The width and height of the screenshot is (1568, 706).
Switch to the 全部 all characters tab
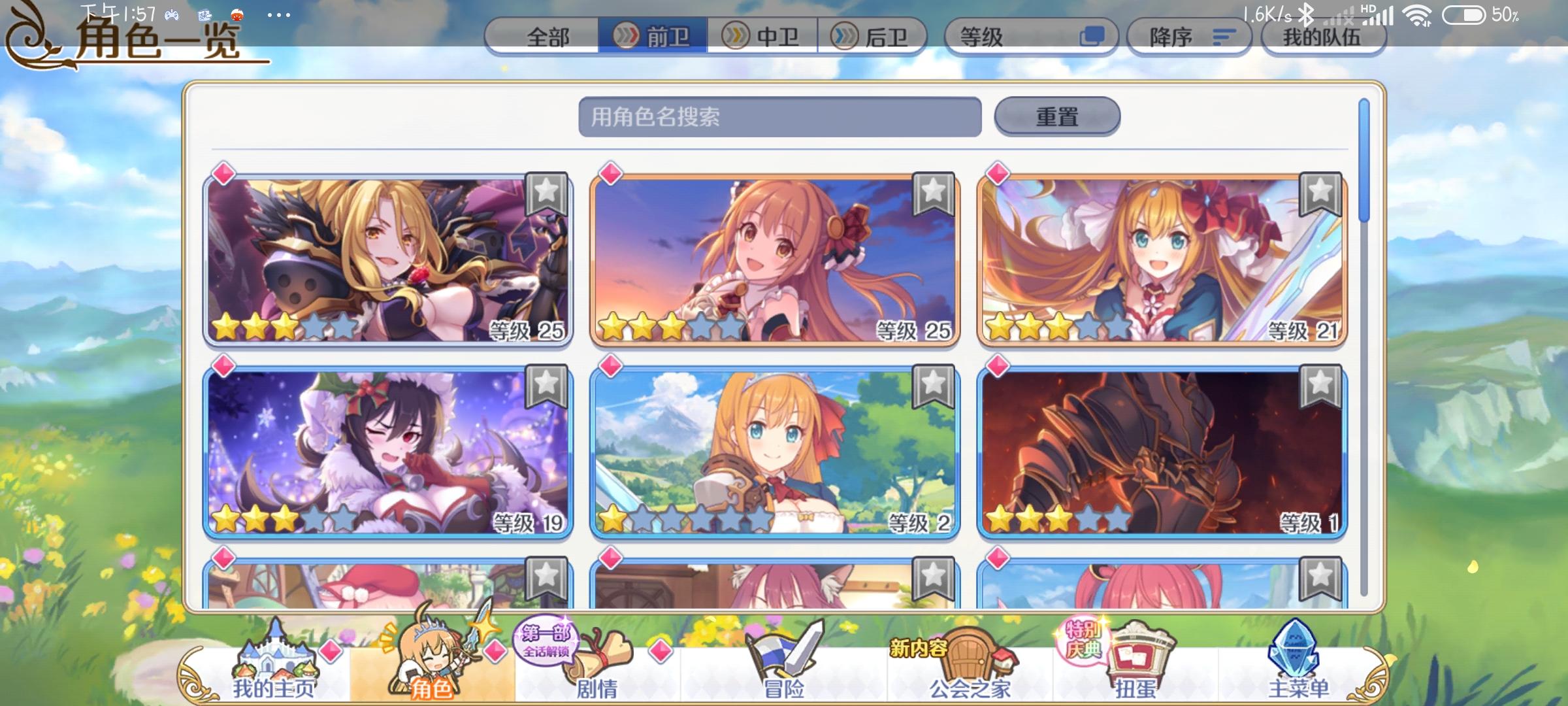coord(547,37)
